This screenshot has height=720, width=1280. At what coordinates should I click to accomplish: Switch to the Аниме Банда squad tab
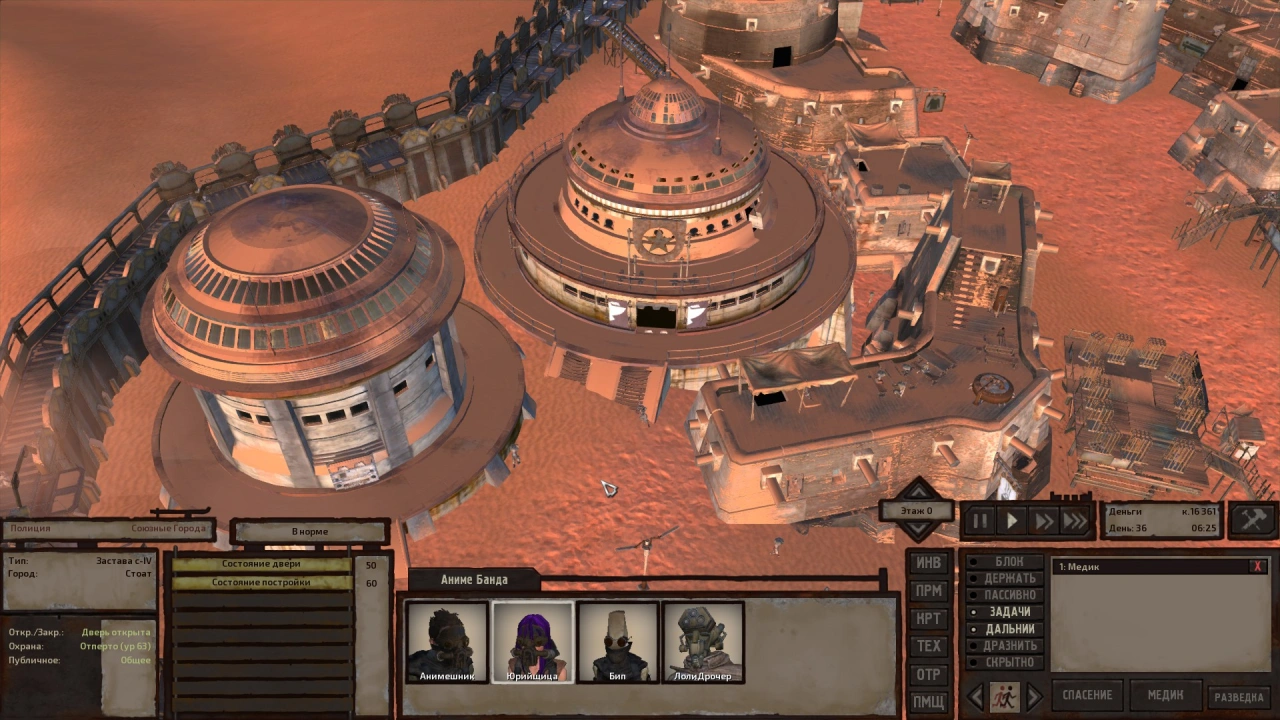tap(474, 580)
